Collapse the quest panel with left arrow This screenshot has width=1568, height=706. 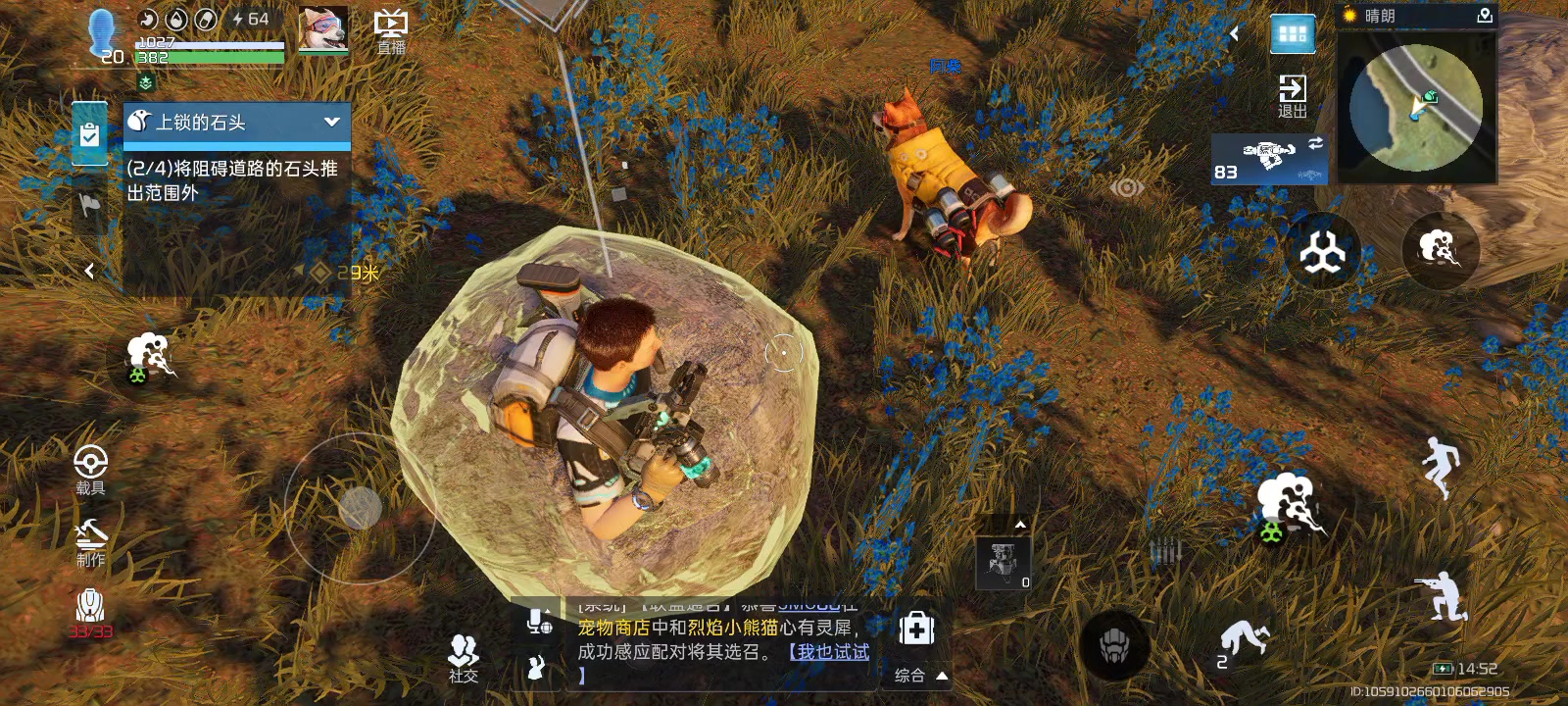coord(89,271)
